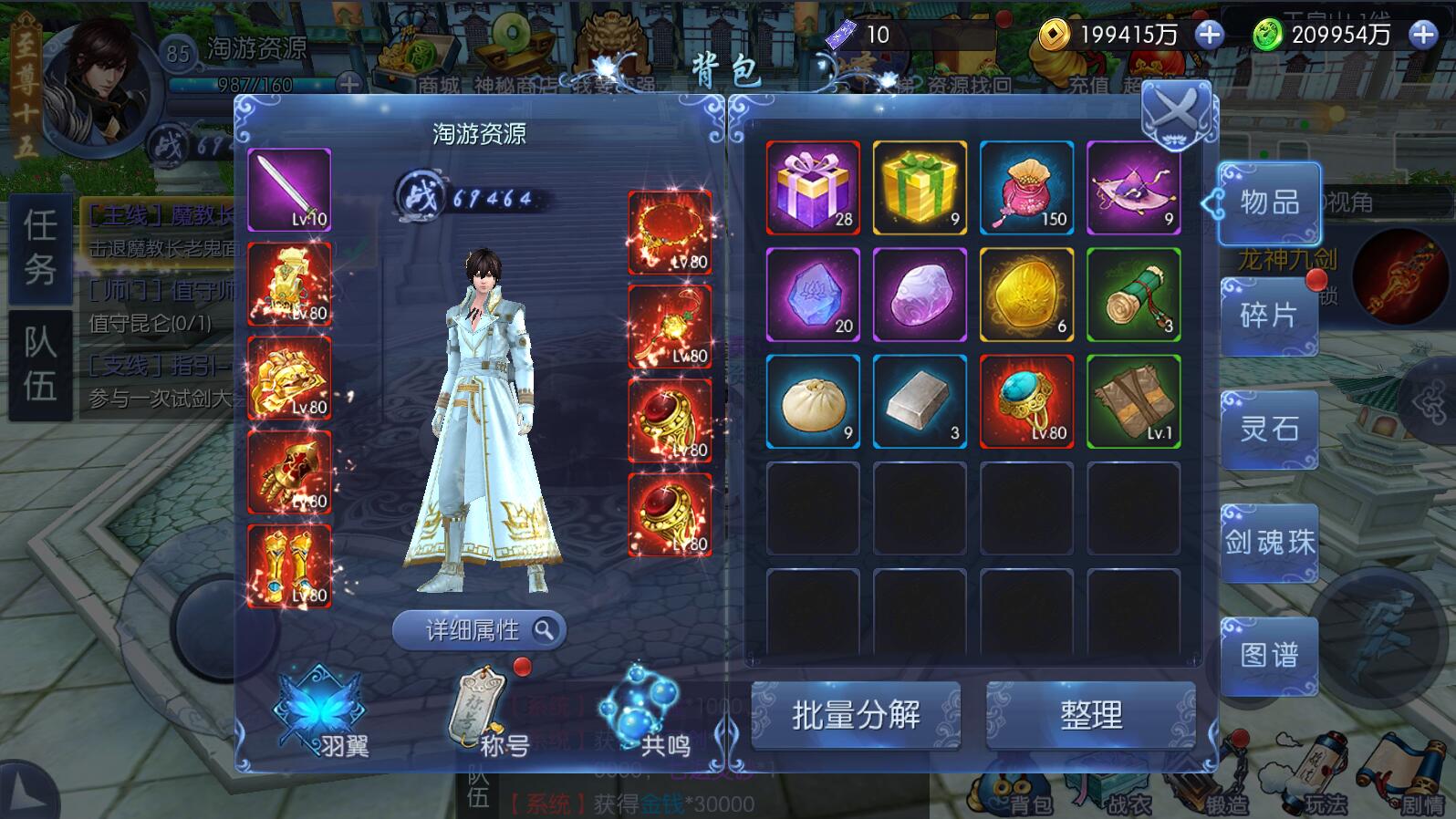Image resolution: width=1456 pixels, height=819 pixels.
Task: Close the backpack window
Action: pos(1177,114)
